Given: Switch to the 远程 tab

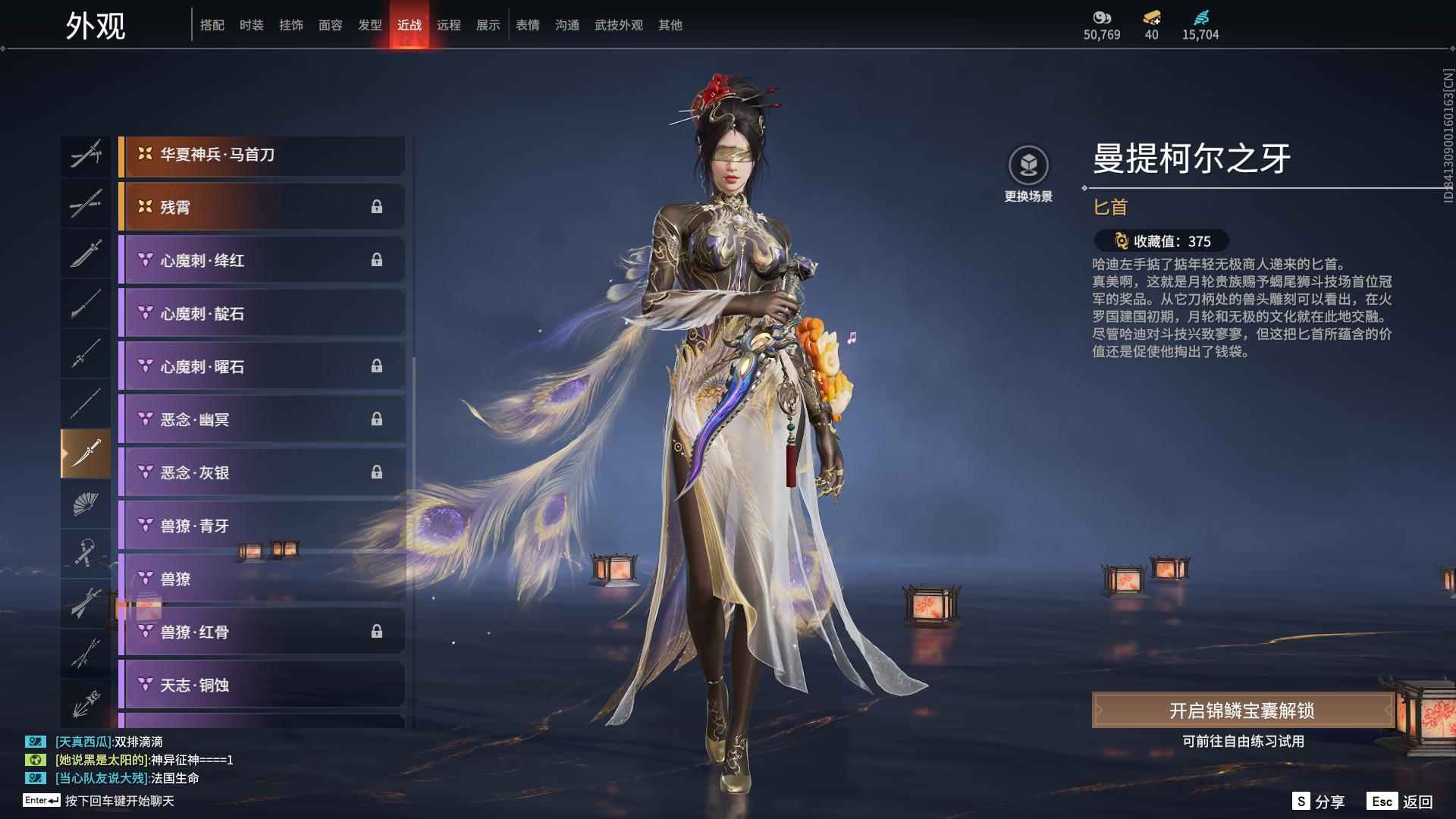Looking at the screenshot, I should click(x=450, y=25).
